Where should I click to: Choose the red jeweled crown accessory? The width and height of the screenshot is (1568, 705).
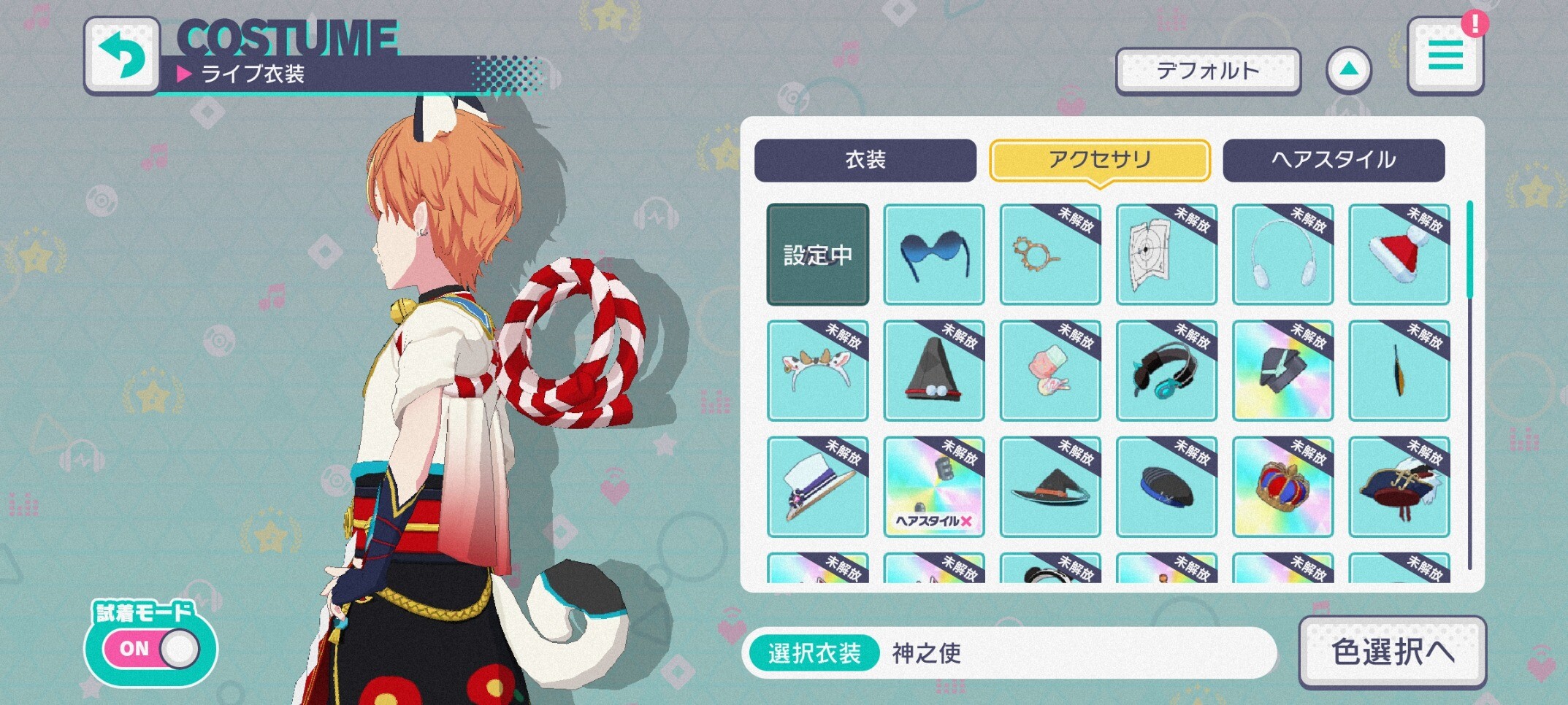coord(1282,487)
